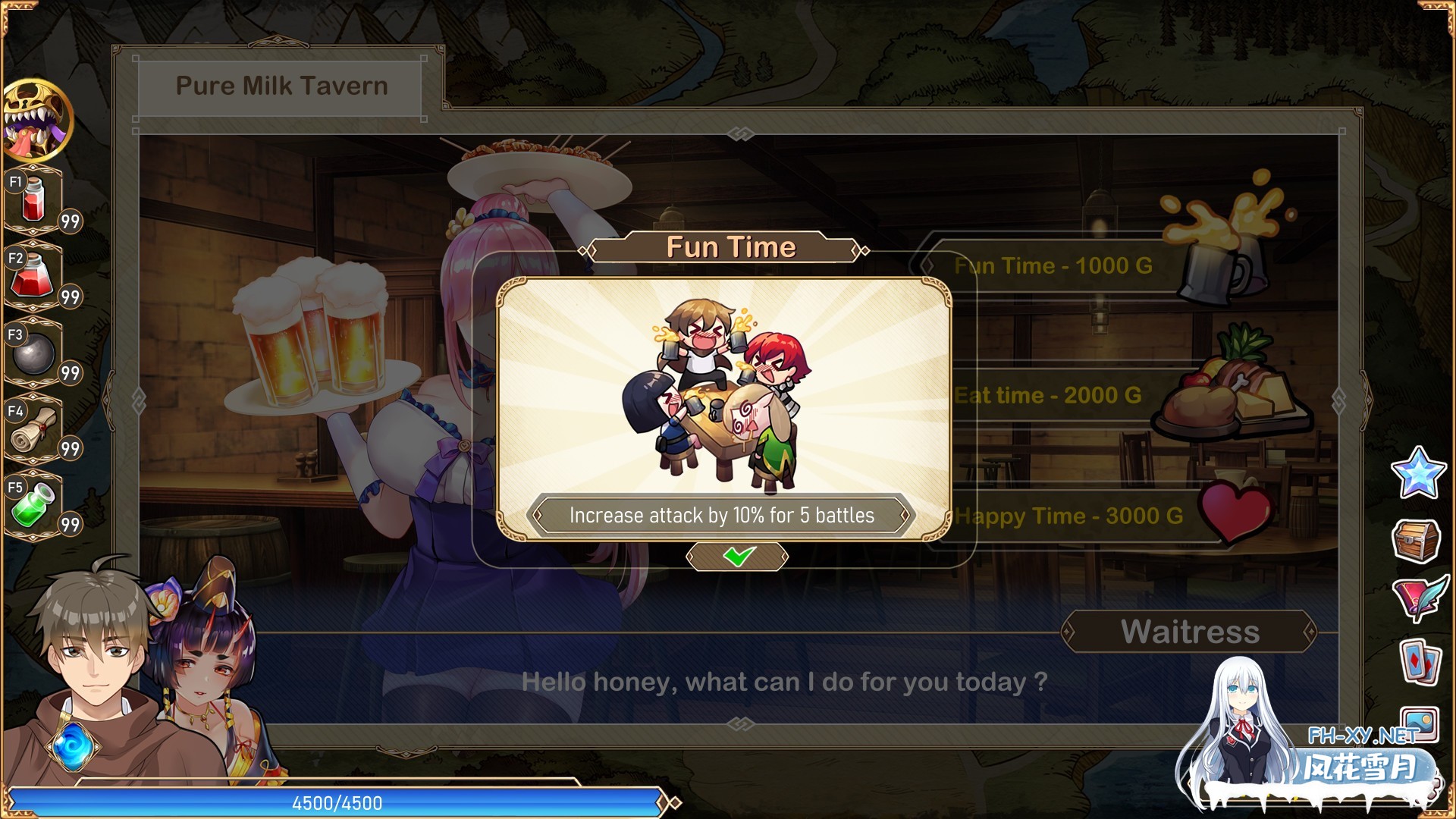Viewport: 1456px width, 819px height.
Task: Select the Eat time - 2000 G option
Action: tap(1050, 394)
